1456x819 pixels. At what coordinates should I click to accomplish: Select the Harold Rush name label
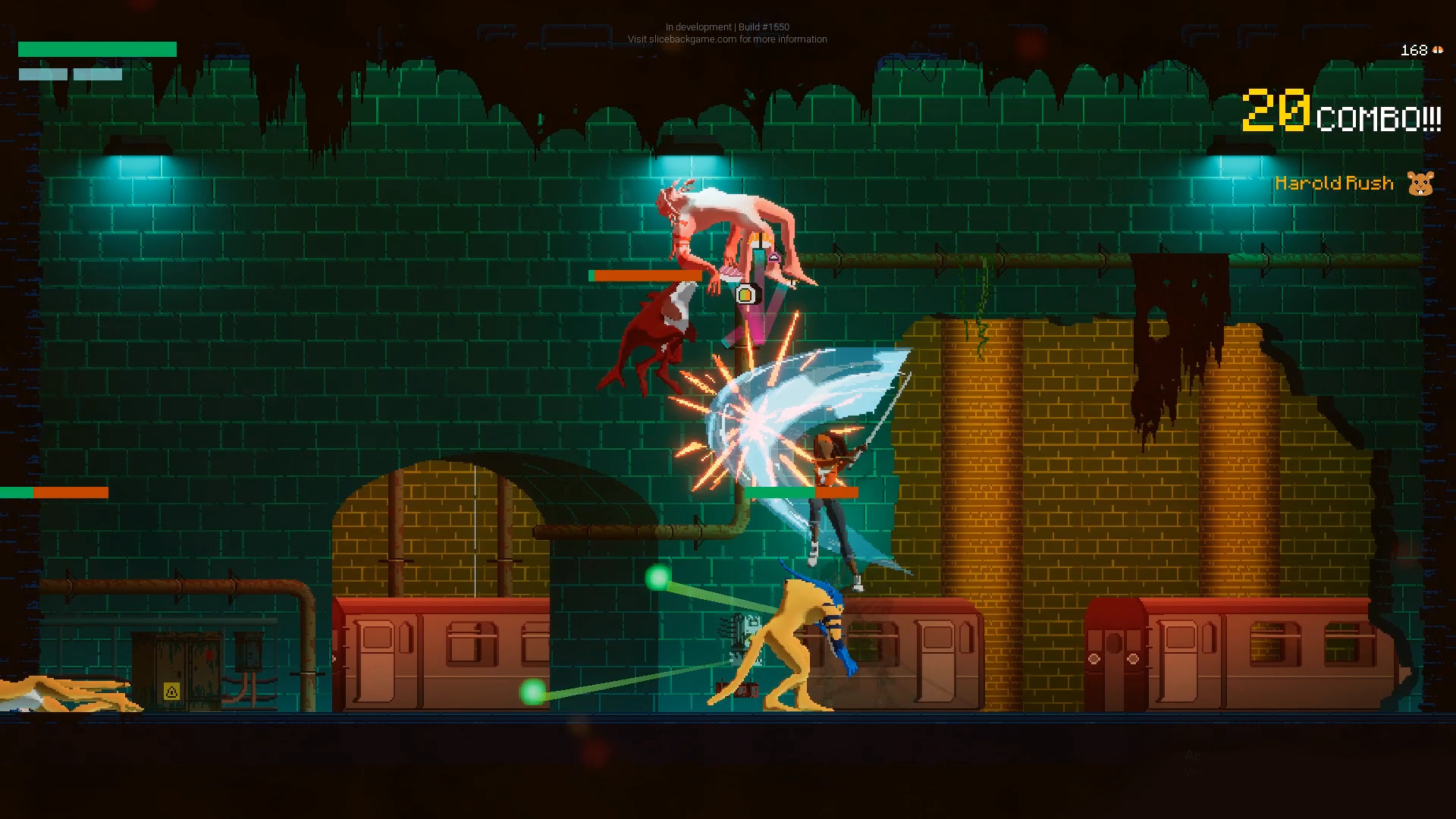coord(1335,183)
